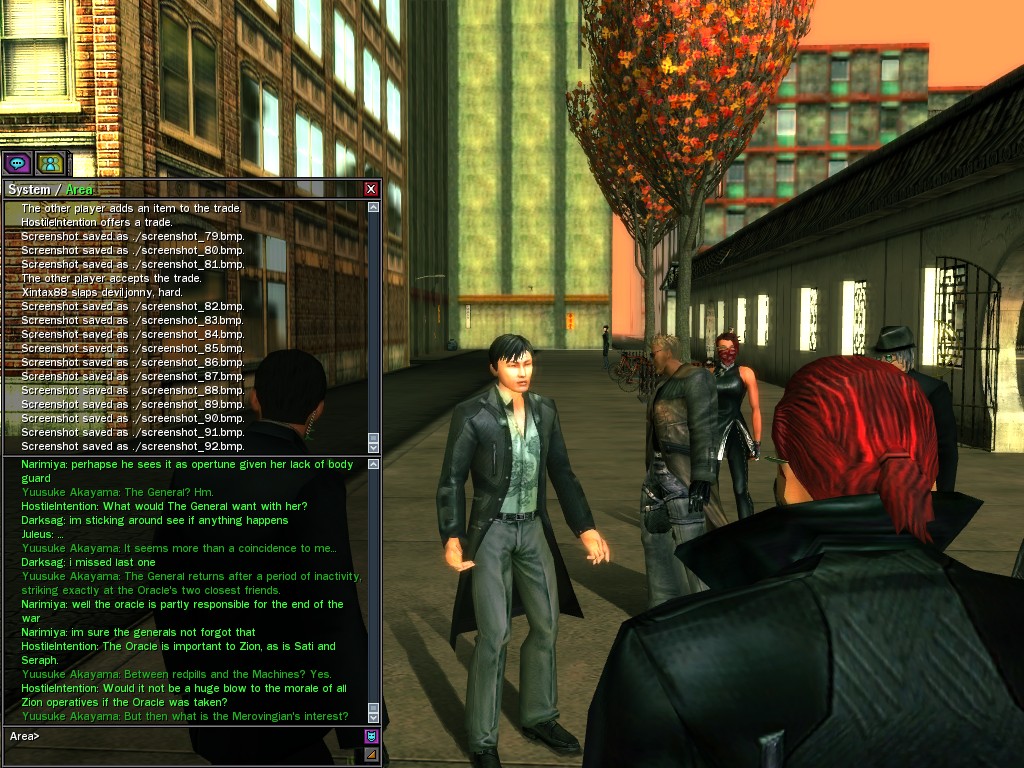Screen dimensions: 1024x768
Task: Open the yellow people group tab
Action: tap(49, 163)
